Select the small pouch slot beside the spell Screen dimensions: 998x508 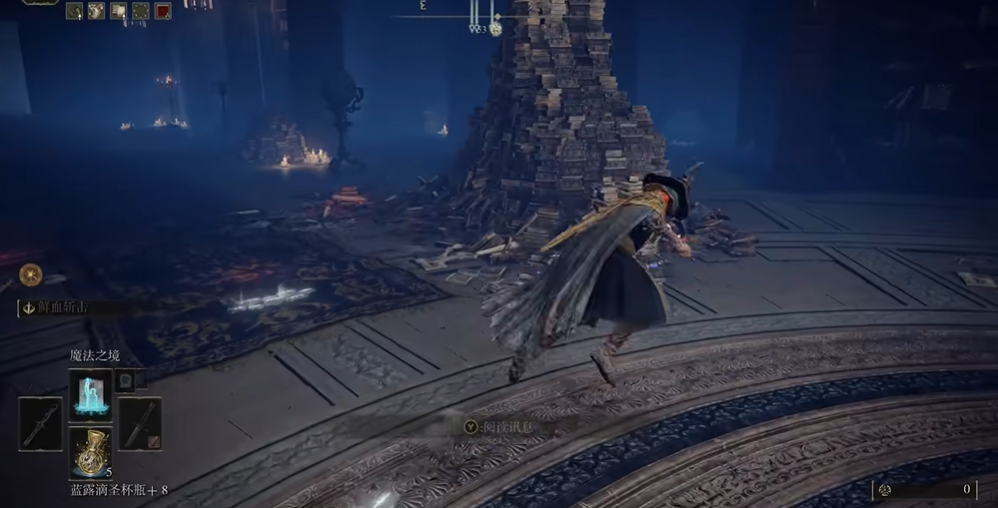[x=125, y=379]
